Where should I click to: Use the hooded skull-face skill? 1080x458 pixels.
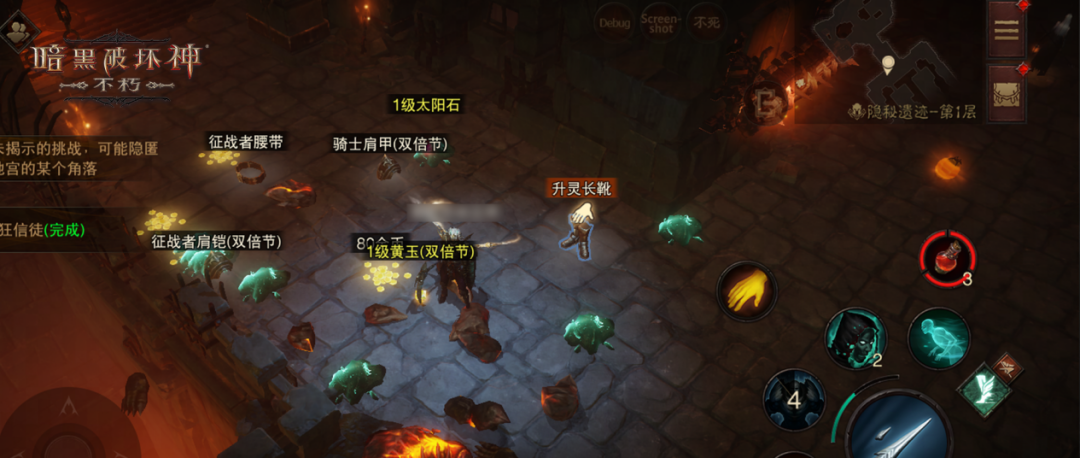point(855,338)
